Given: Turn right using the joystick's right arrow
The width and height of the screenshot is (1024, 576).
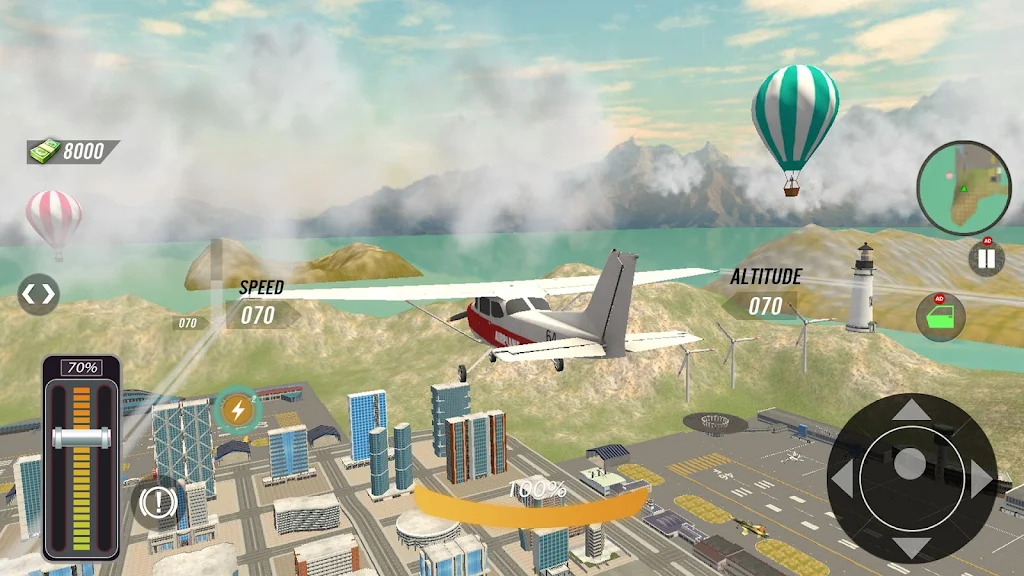Looking at the screenshot, I should (x=979, y=478).
